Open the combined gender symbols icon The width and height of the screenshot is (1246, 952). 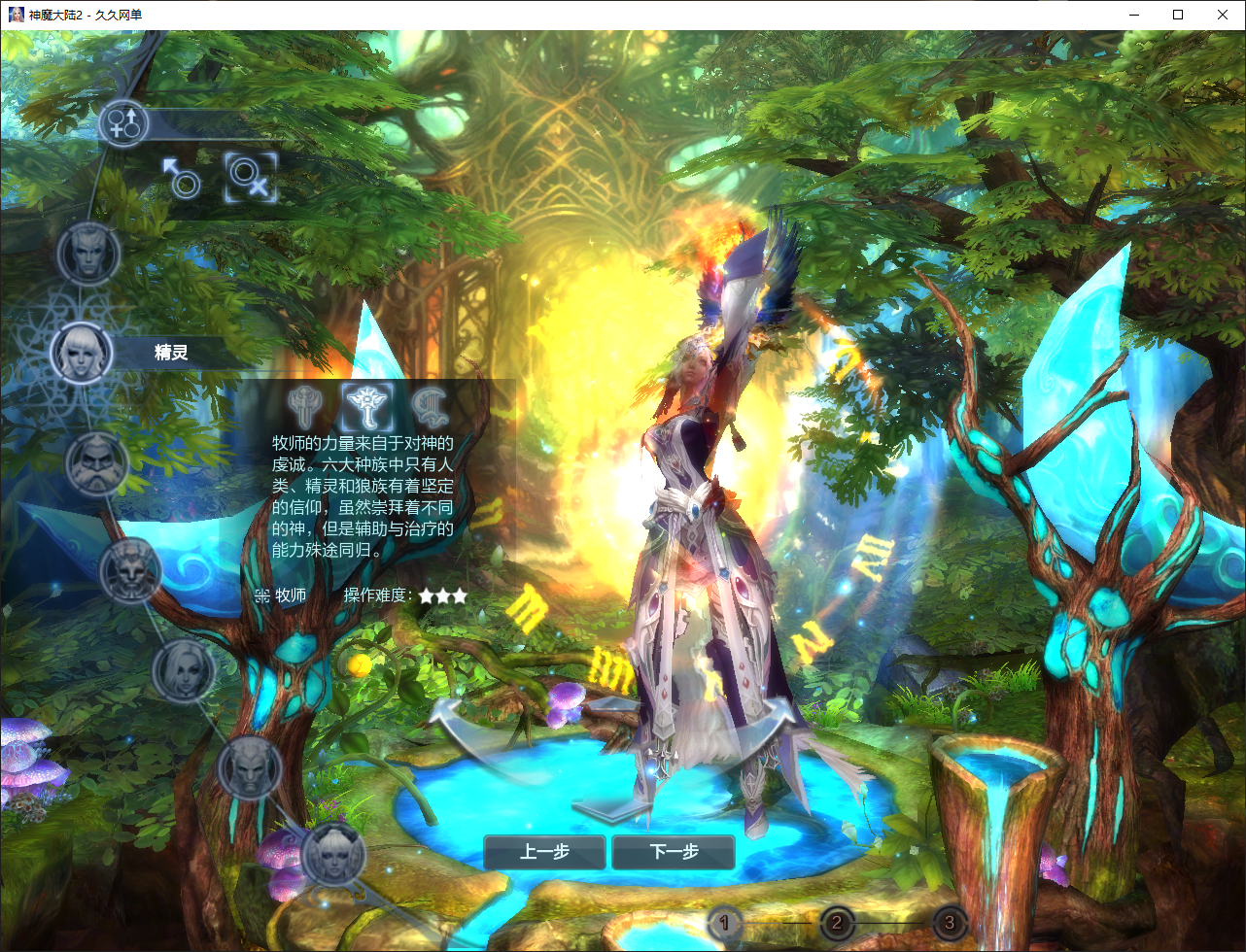[x=124, y=123]
